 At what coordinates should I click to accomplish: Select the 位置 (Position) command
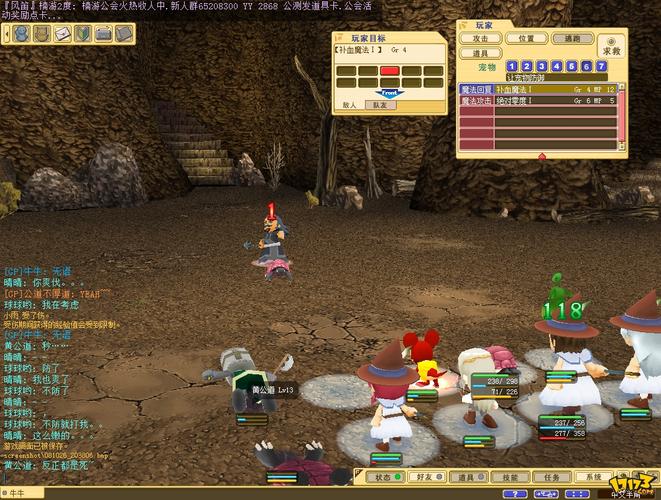[526, 38]
